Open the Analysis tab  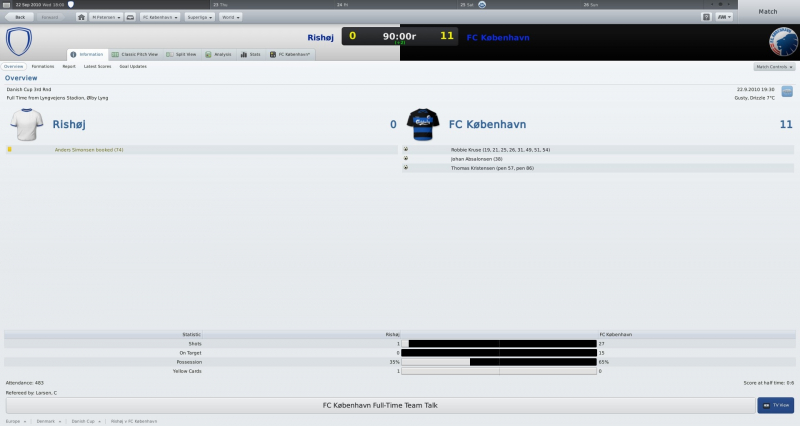(218, 54)
